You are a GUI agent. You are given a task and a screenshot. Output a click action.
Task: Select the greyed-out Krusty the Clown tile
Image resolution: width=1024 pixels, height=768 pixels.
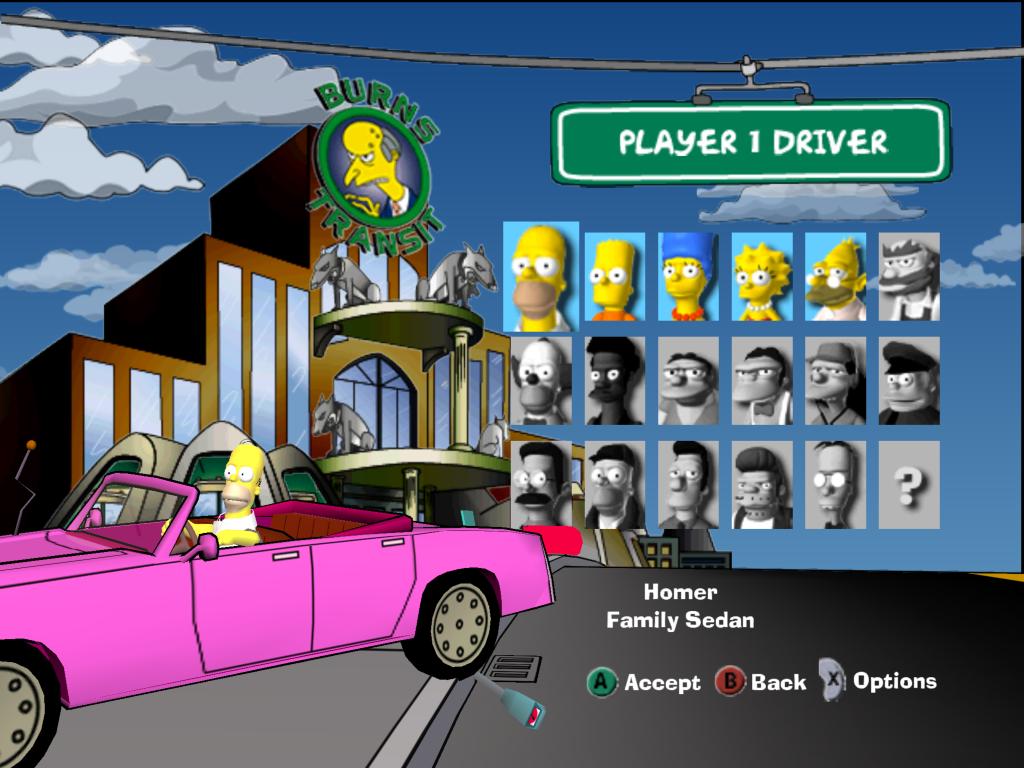tap(541, 381)
